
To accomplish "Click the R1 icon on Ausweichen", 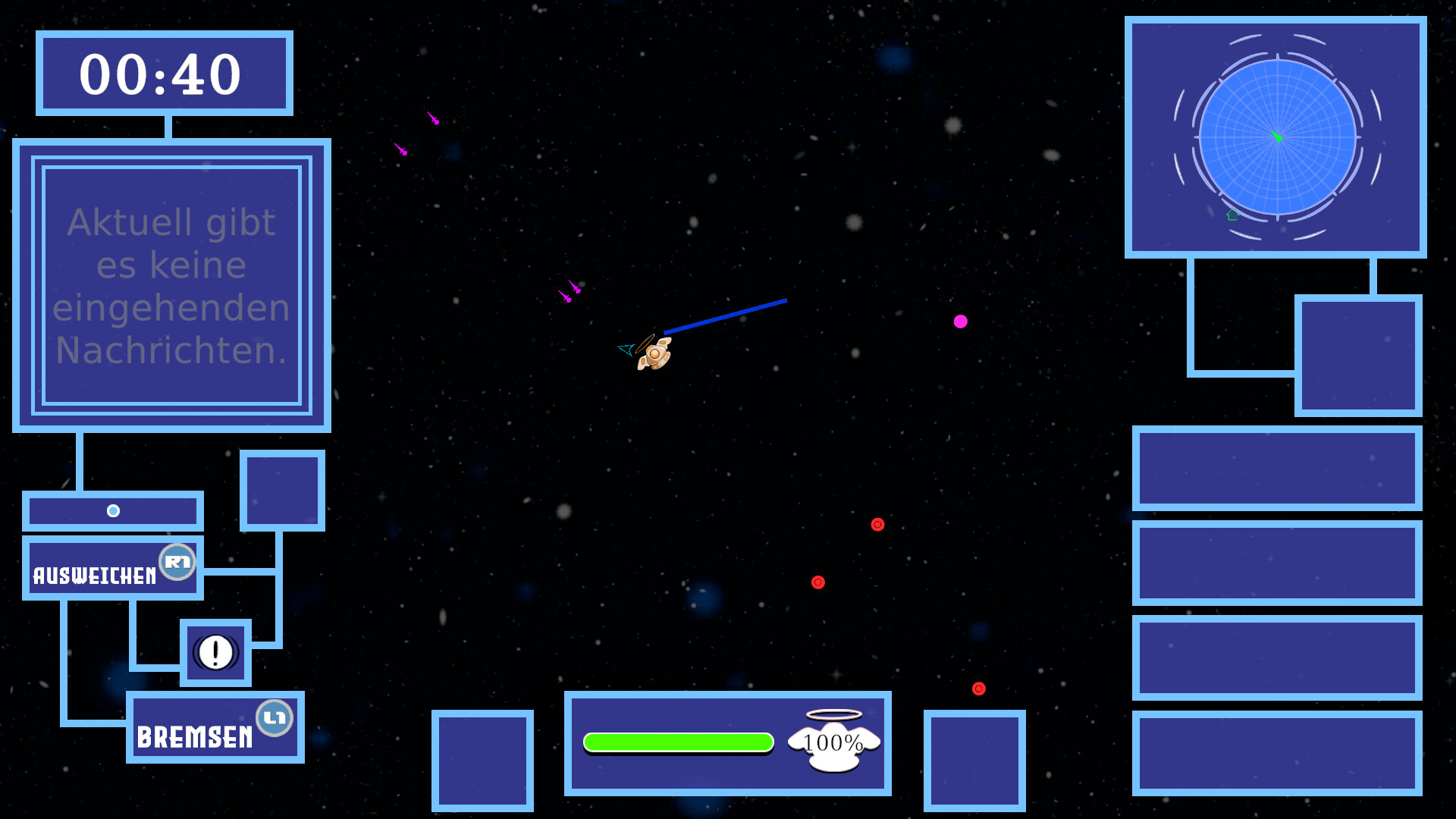I will point(176,563).
